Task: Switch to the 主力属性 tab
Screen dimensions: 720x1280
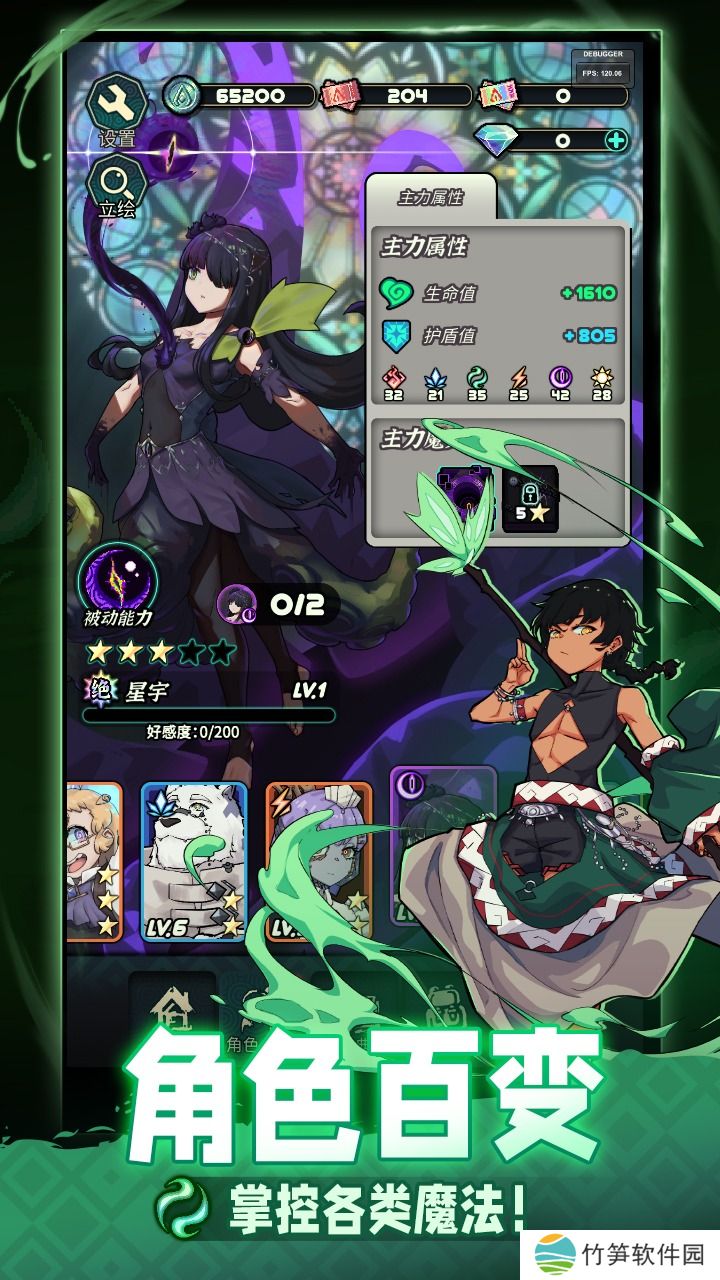Action: [x=430, y=197]
